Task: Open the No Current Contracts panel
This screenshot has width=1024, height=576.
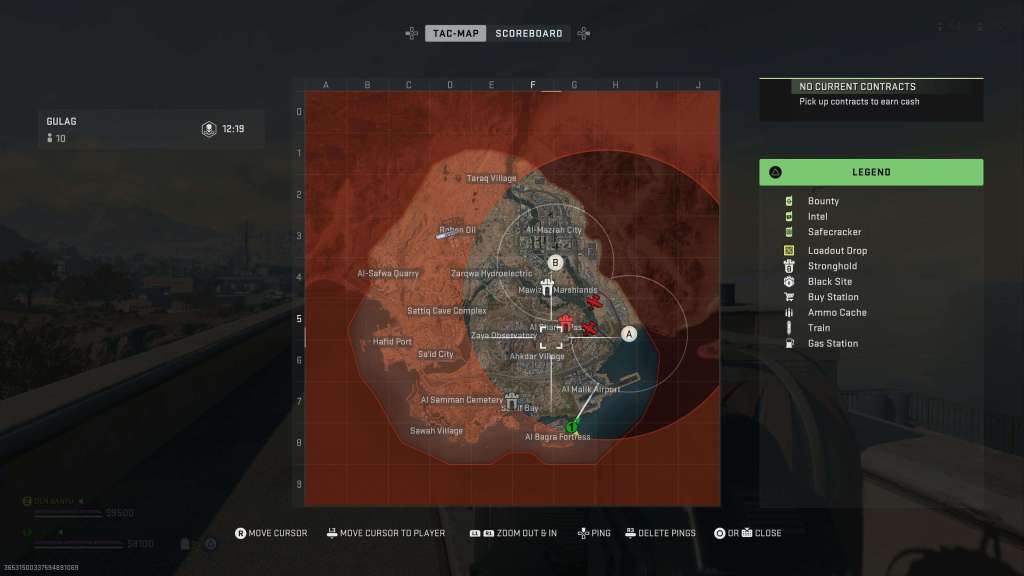Action: 871,93
